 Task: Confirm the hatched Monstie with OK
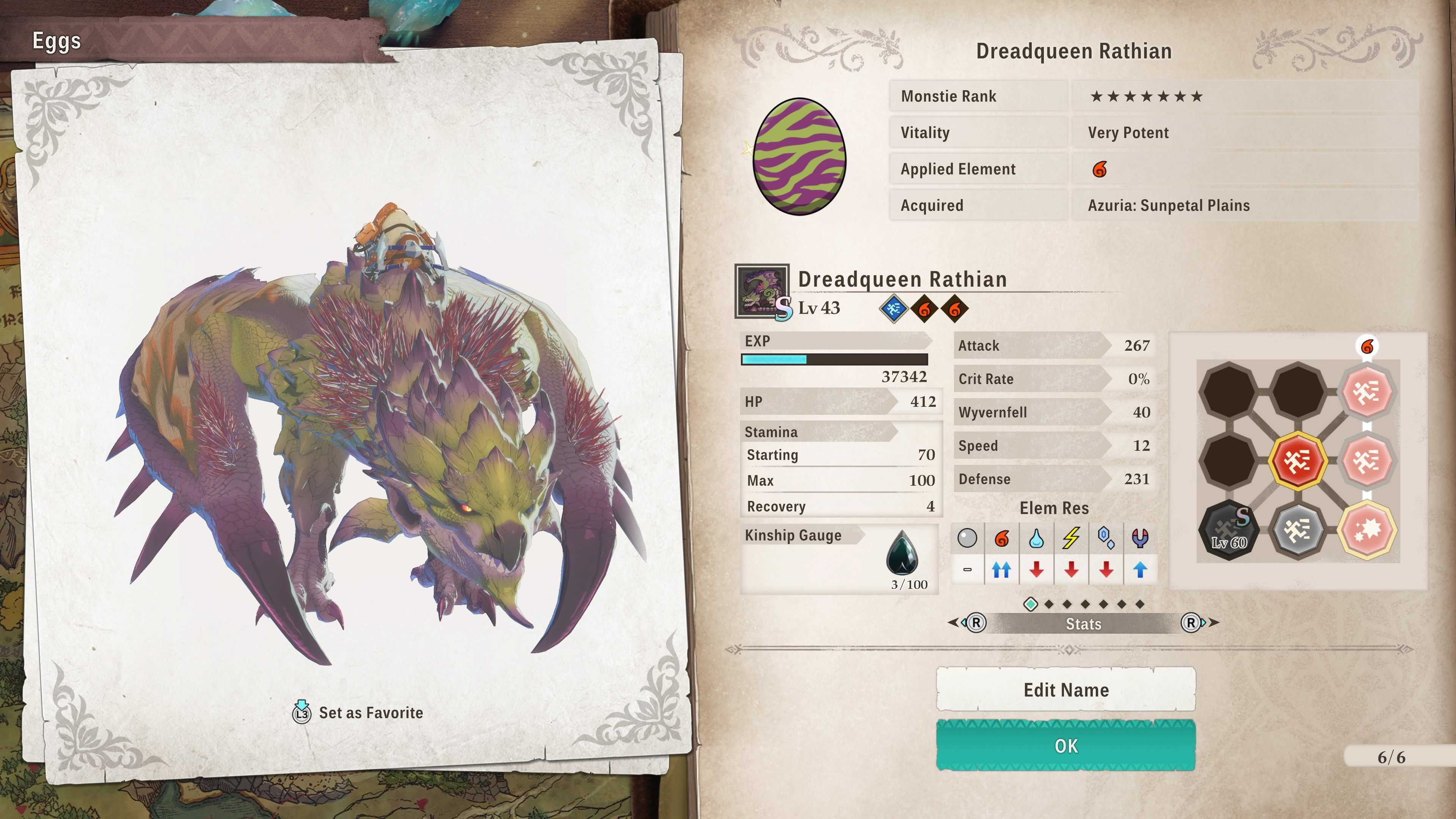pyautogui.click(x=1065, y=745)
